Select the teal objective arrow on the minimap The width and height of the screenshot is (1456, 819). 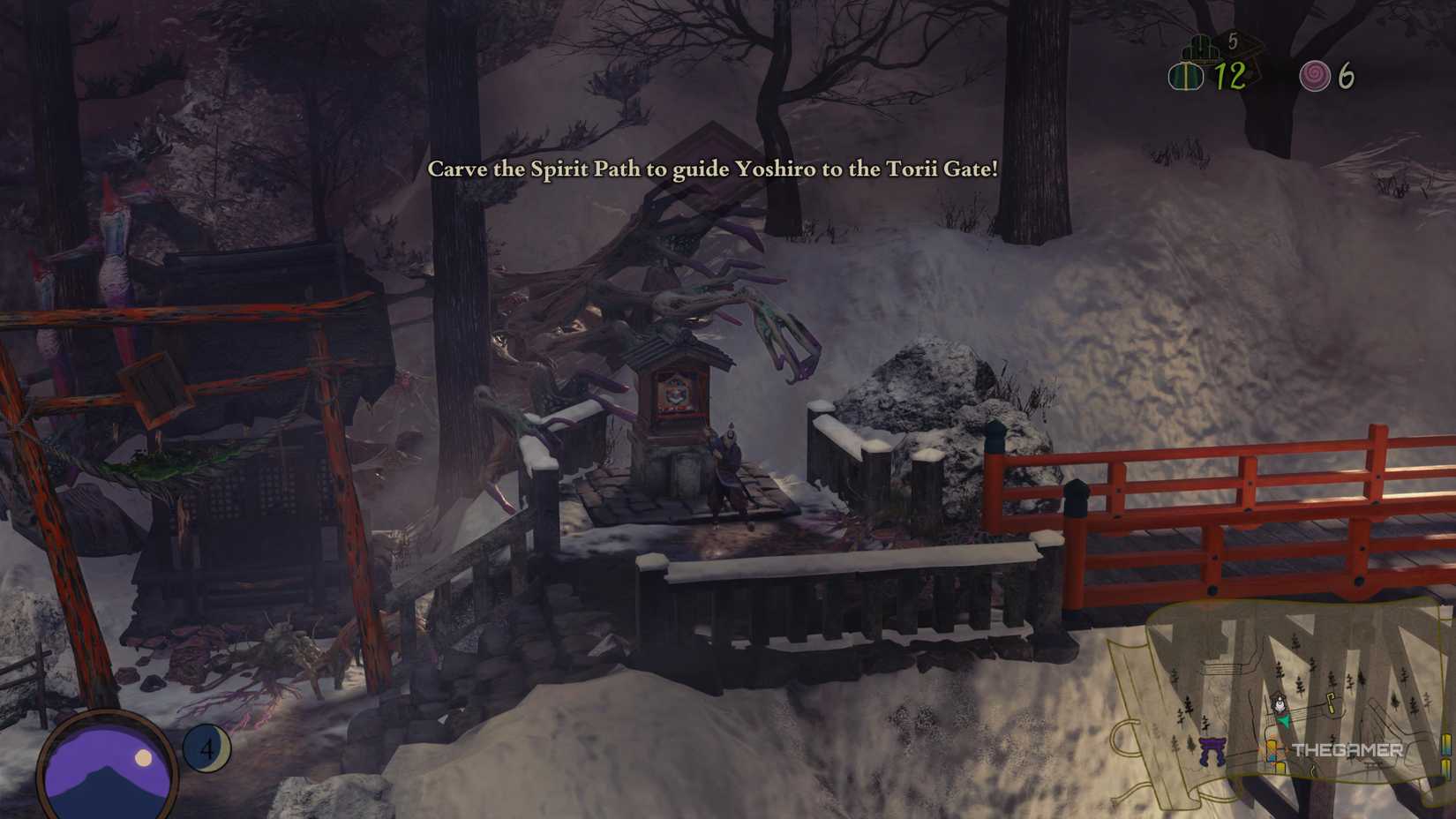tap(1284, 721)
